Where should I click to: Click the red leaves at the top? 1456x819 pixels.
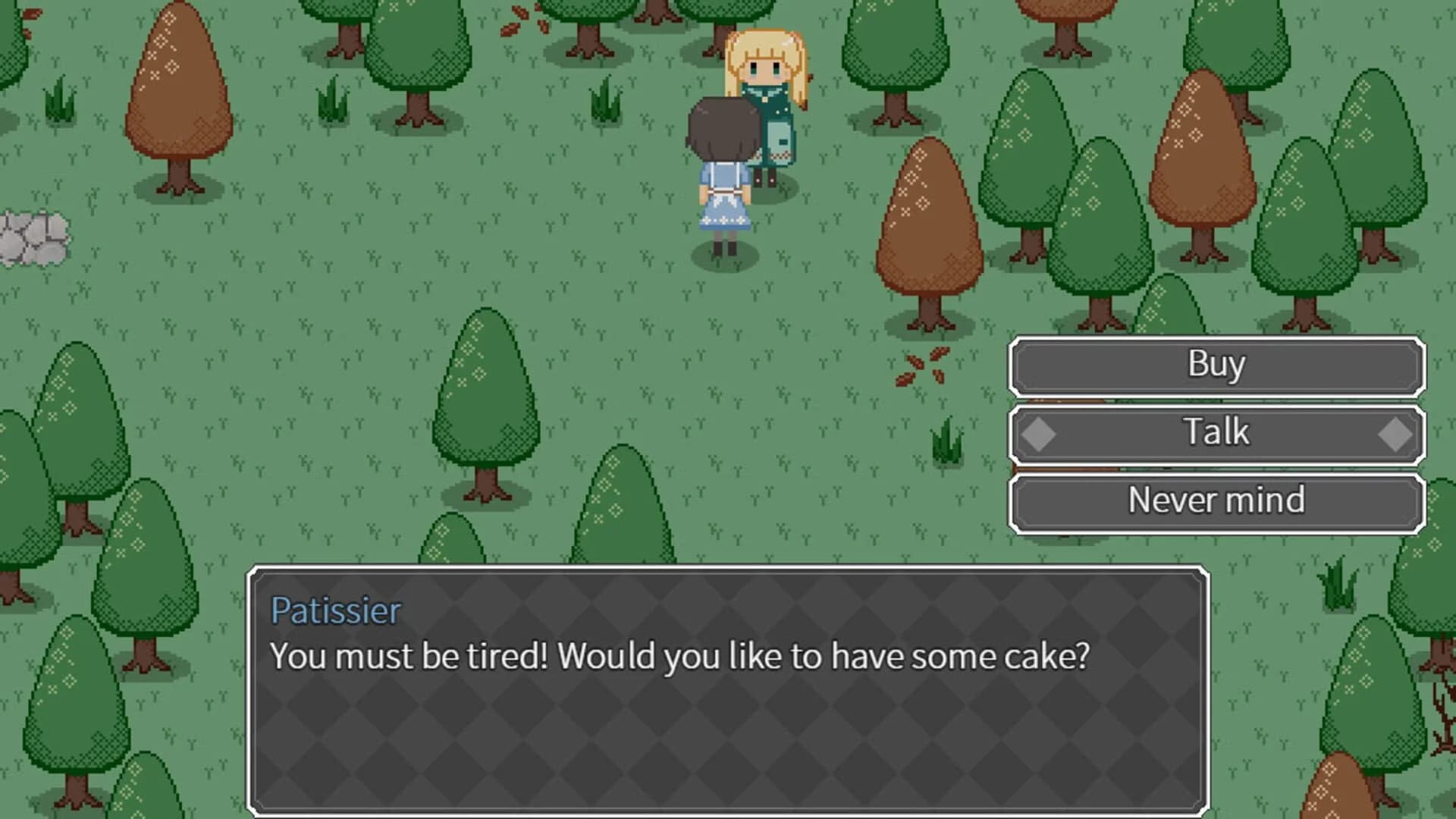[519, 14]
